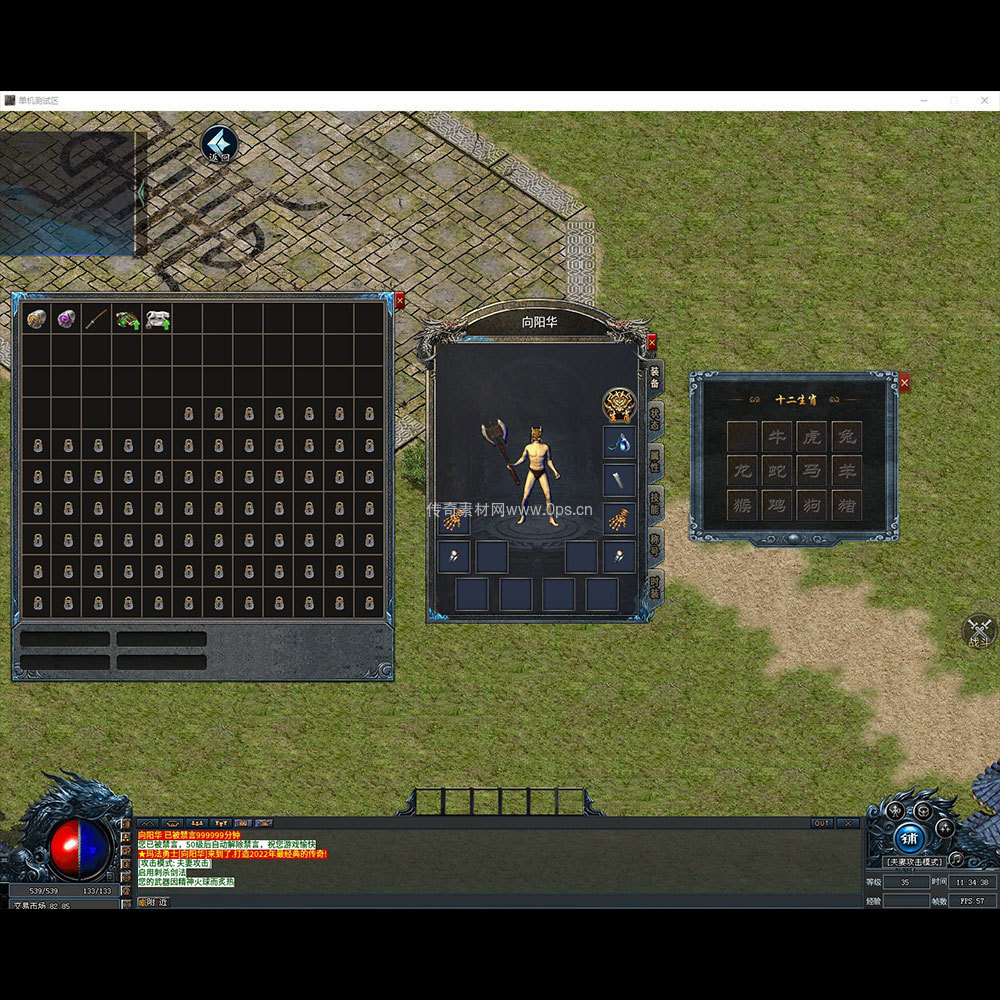Close the inventory bag window
The image size is (1000, 1000).
pyautogui.click(x=400, y=300)
